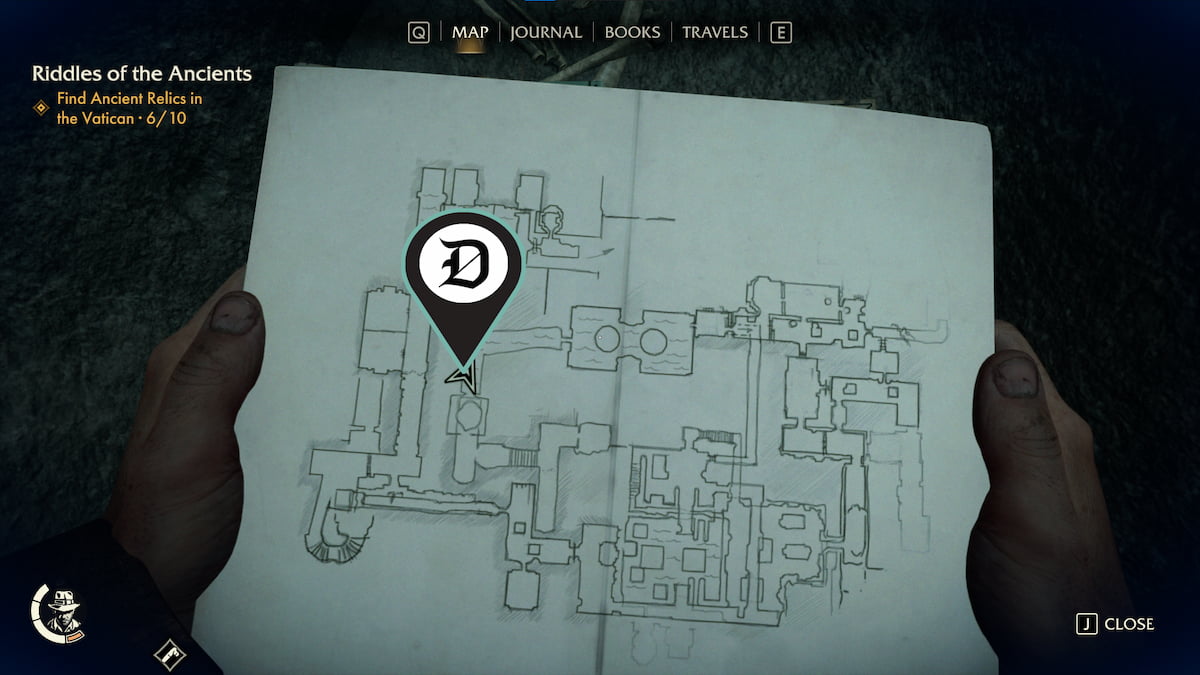
Task: Close the map screen
Action: coord(1115,624)
